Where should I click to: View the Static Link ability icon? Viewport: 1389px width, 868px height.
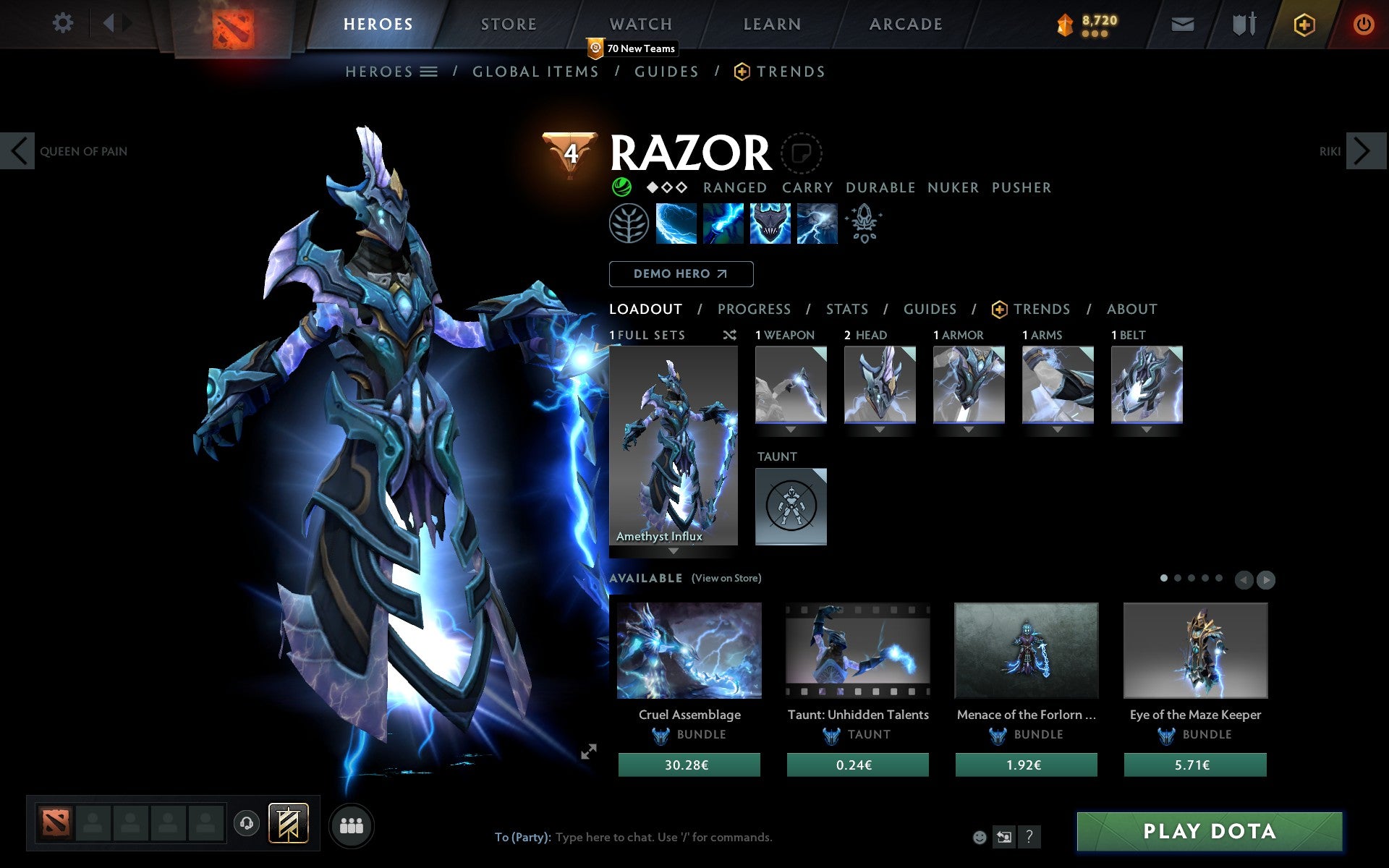coord(723,224)
